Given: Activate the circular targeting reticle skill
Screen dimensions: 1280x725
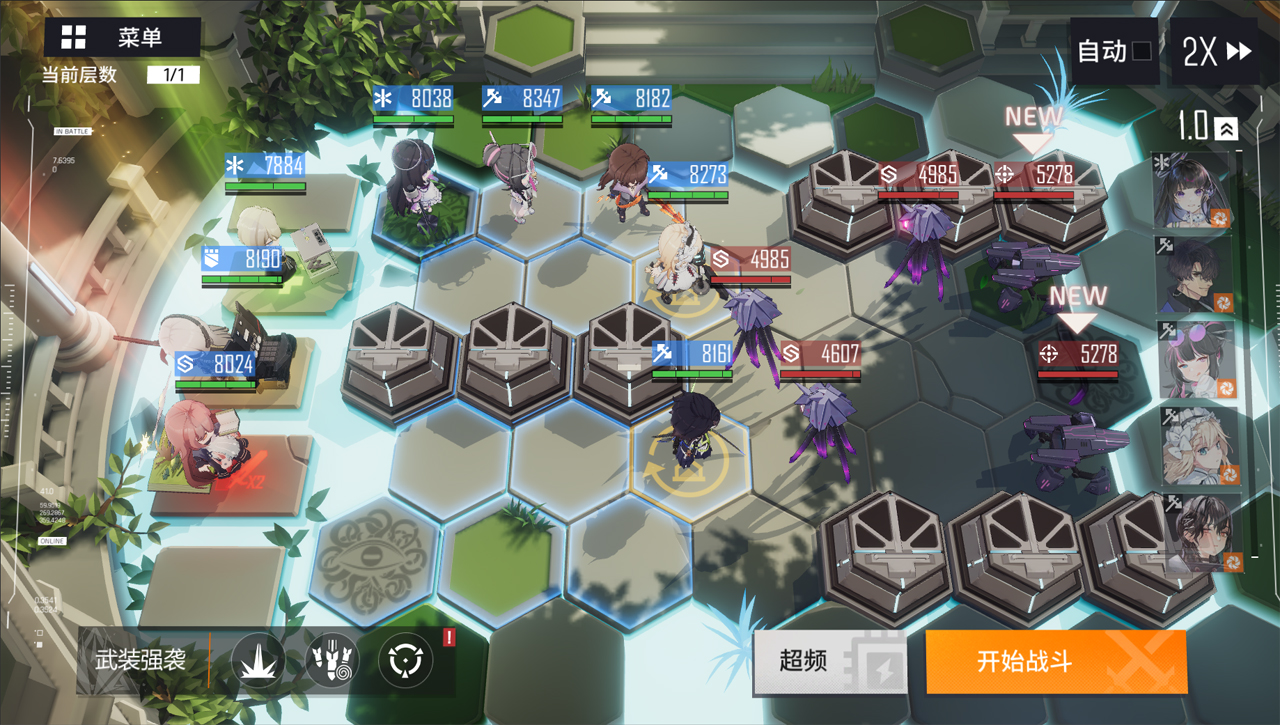Looking at the screenshot, I should coord(405,661).
